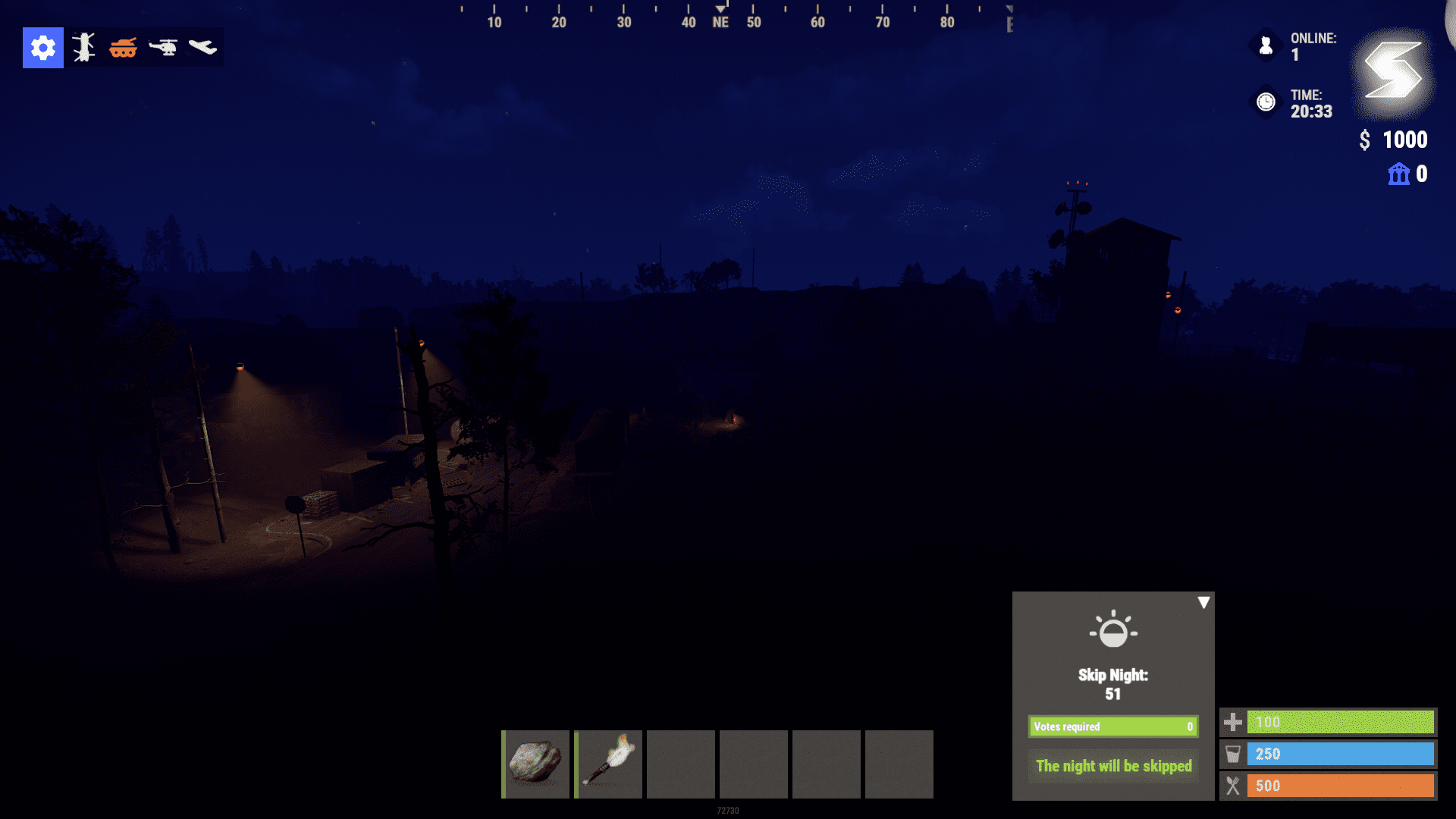Screen dimensions: 1456x819
Task: Select the orange tank icon
Action: [x=124, y=48]
